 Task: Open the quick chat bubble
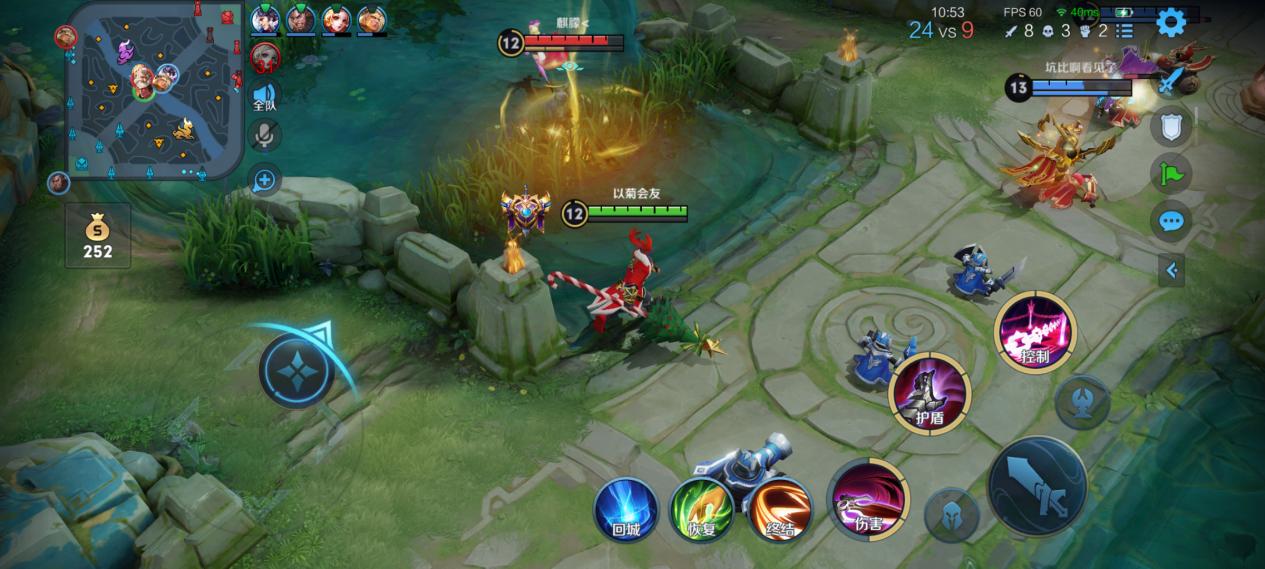(1170, 221)
